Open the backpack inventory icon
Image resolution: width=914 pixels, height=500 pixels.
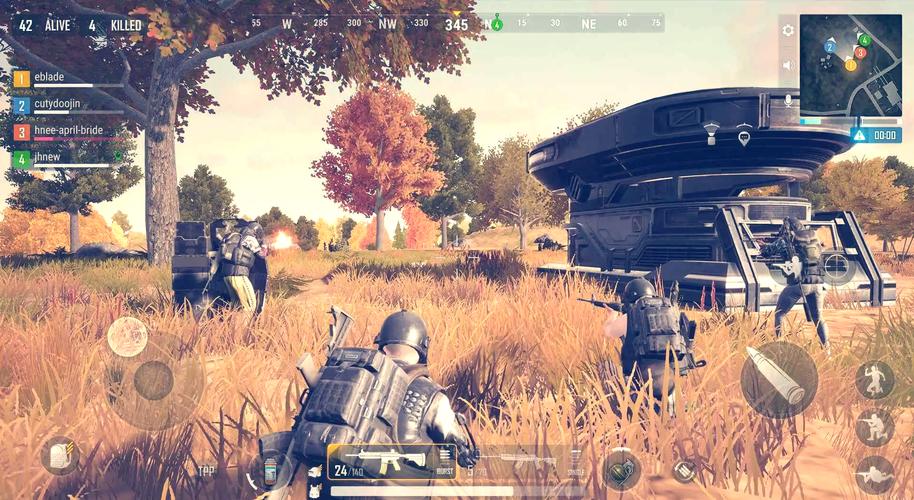click(x=60, y=456)
